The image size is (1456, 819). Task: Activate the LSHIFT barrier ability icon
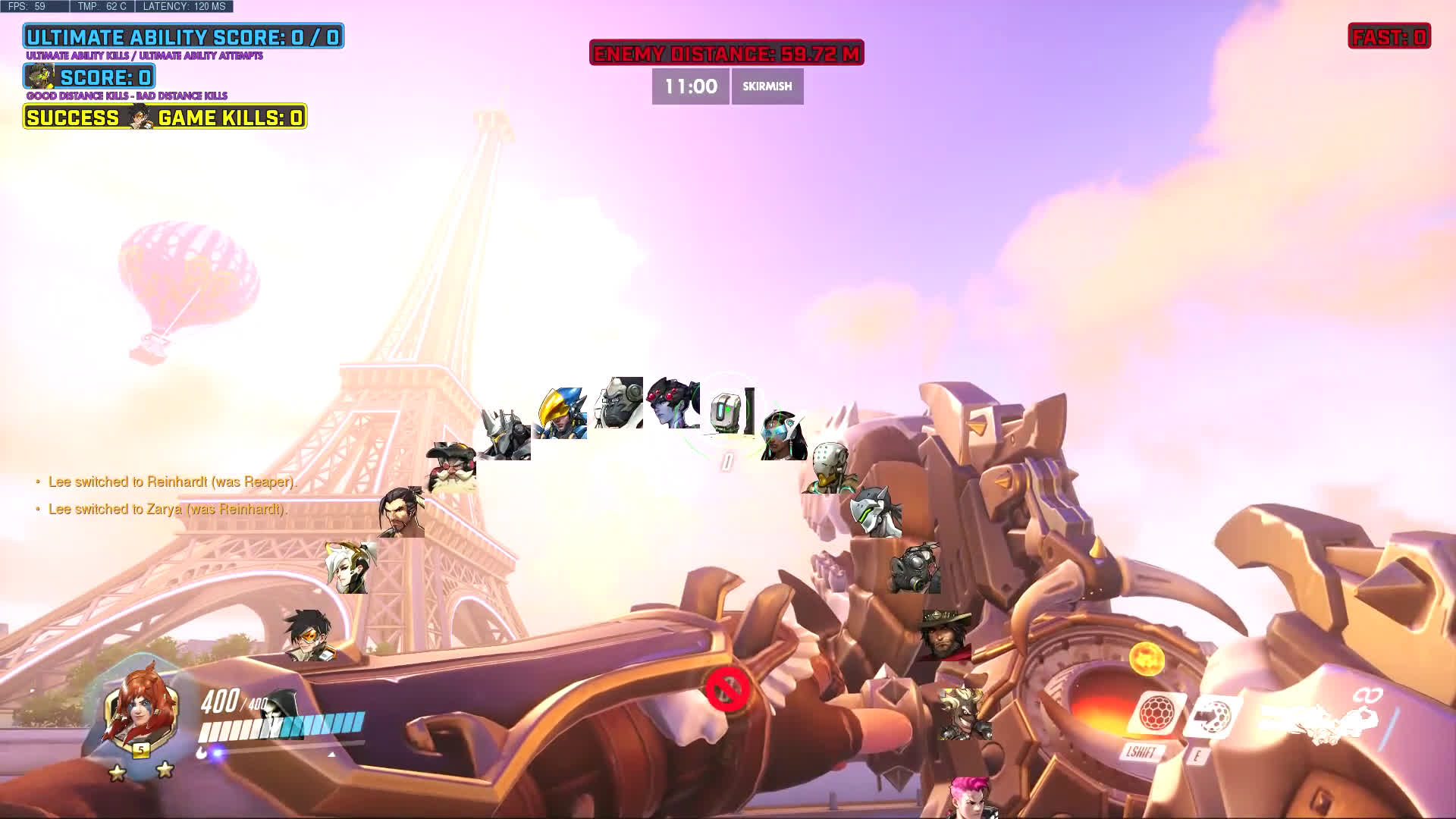1155,714
